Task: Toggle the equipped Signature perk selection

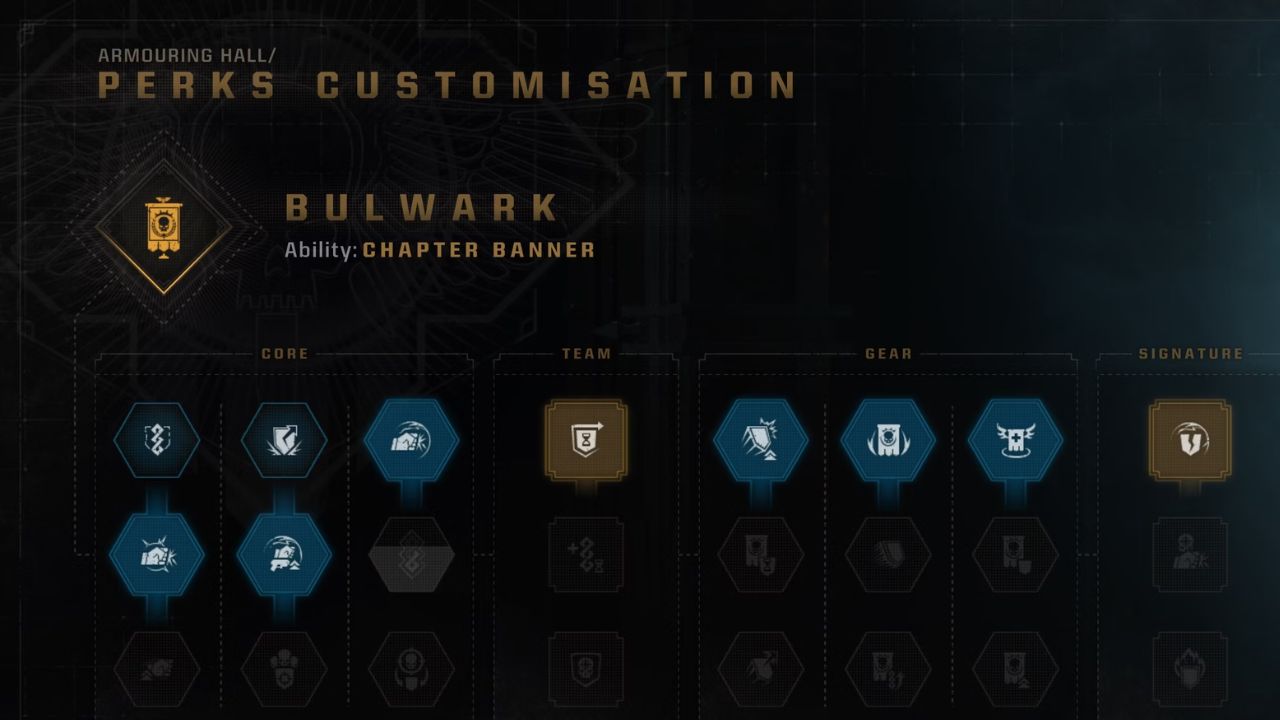Action: point(1191,439)
